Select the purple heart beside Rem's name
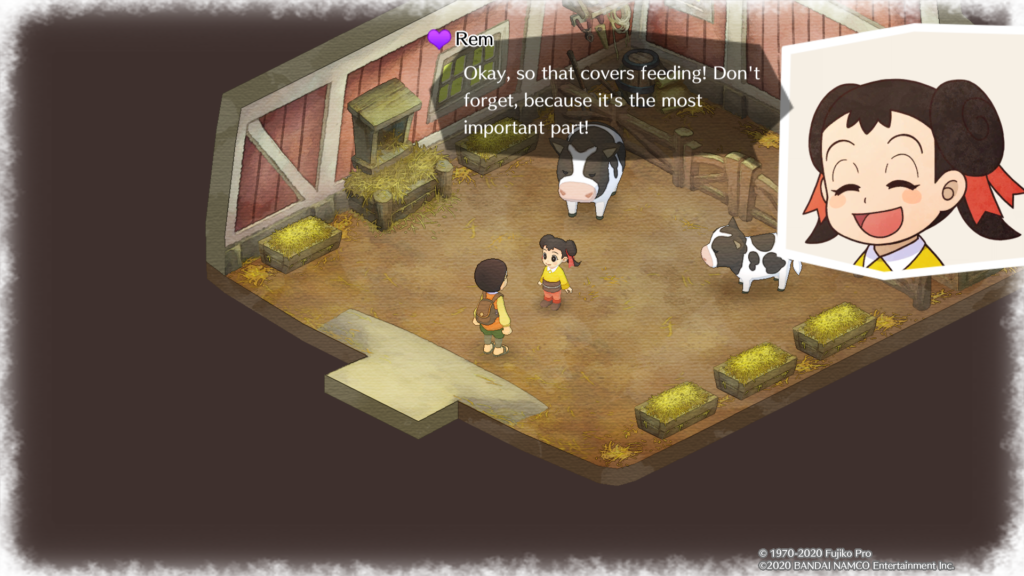Screen dimensions: 1024x576 pyautogui.click(x=438, y=40)
